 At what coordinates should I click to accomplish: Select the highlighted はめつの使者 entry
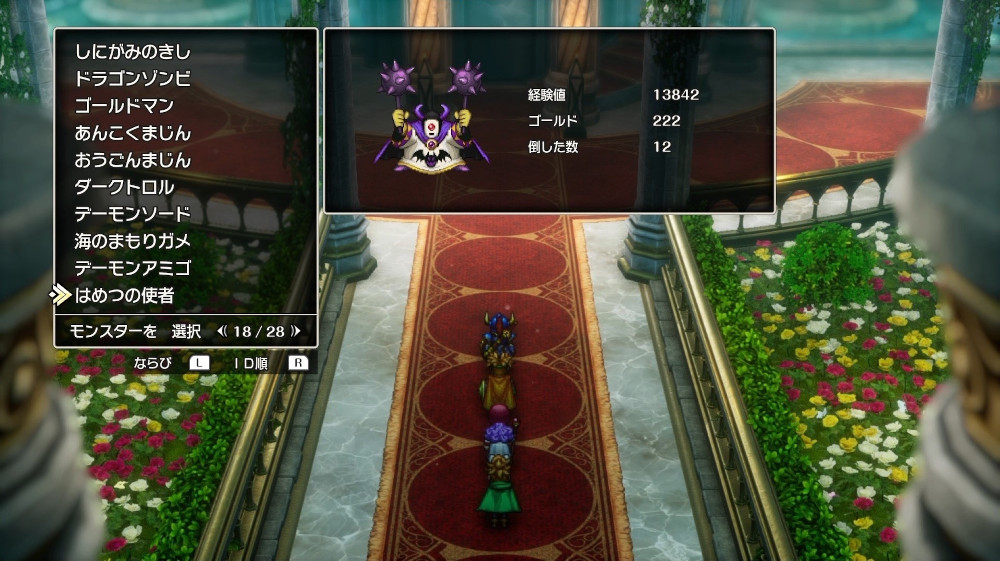coord(124,295)
